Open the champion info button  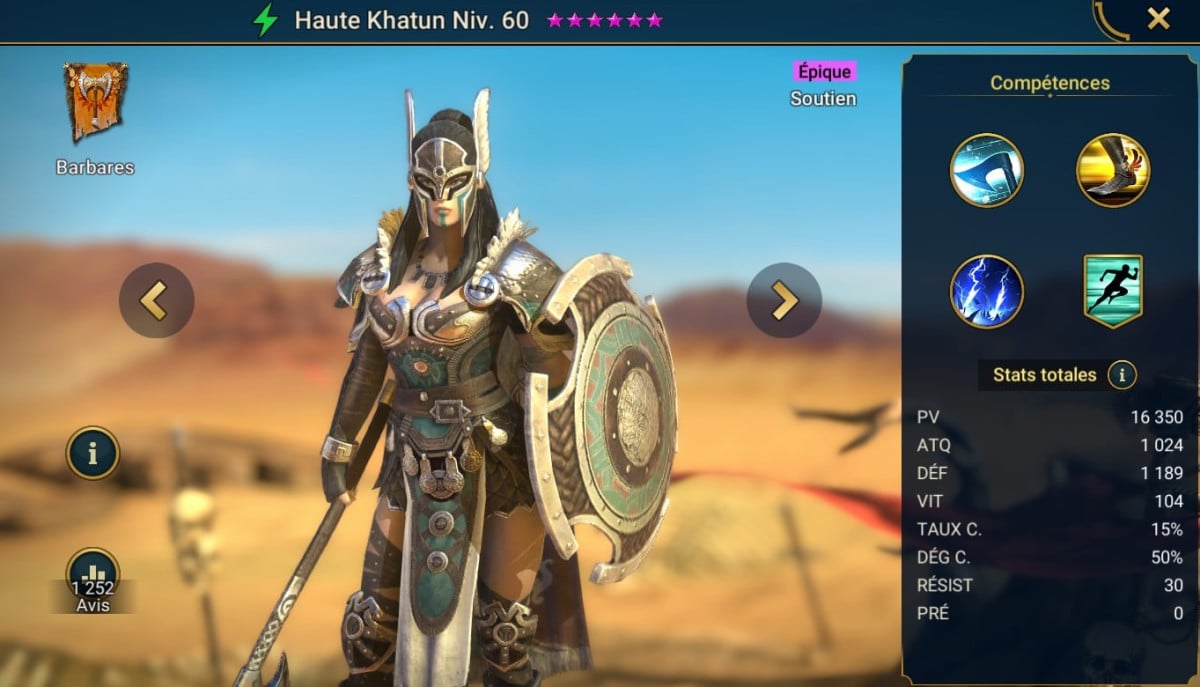click(x=93, y=453)
